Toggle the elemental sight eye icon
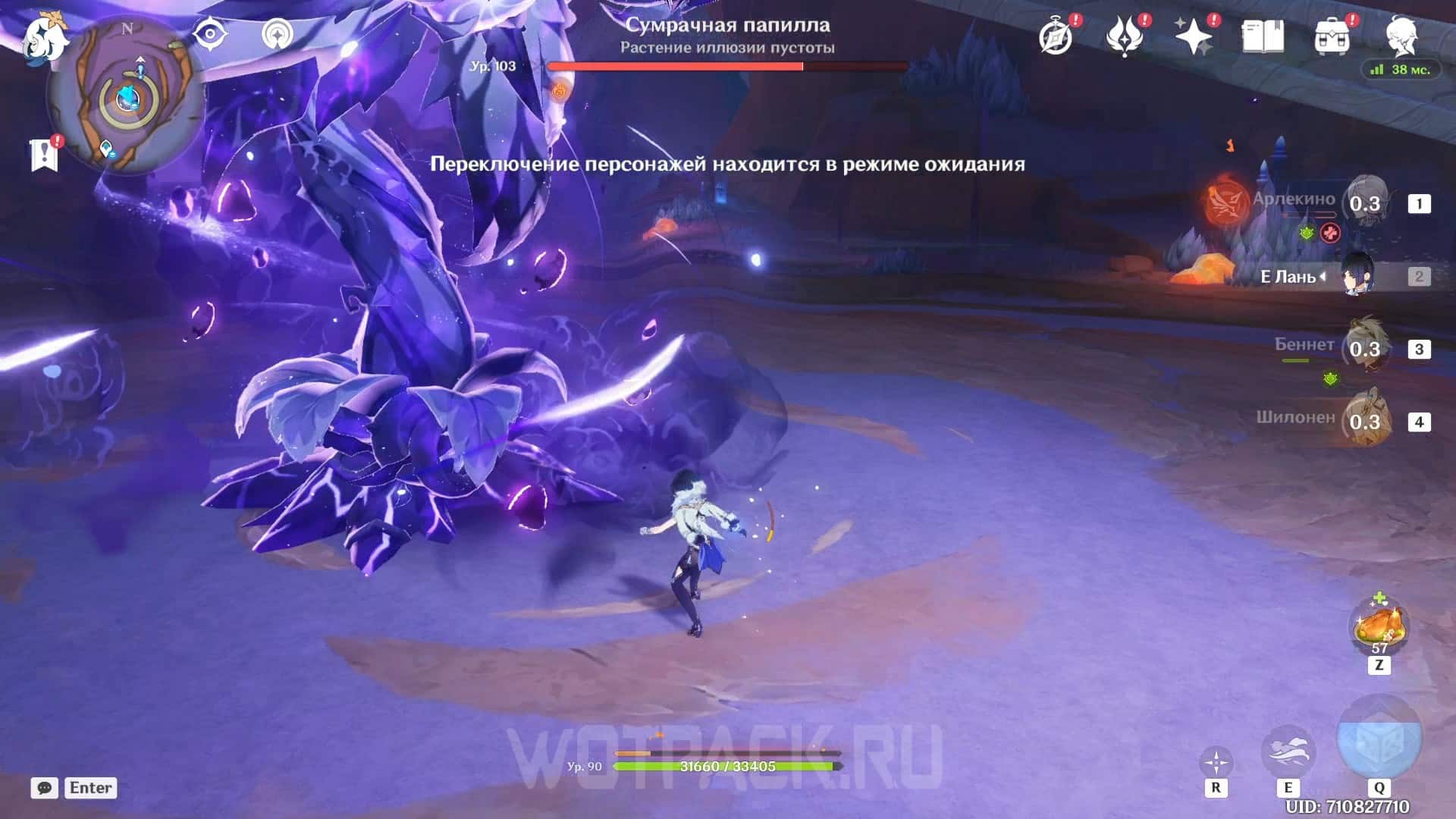 pos(209,35)
